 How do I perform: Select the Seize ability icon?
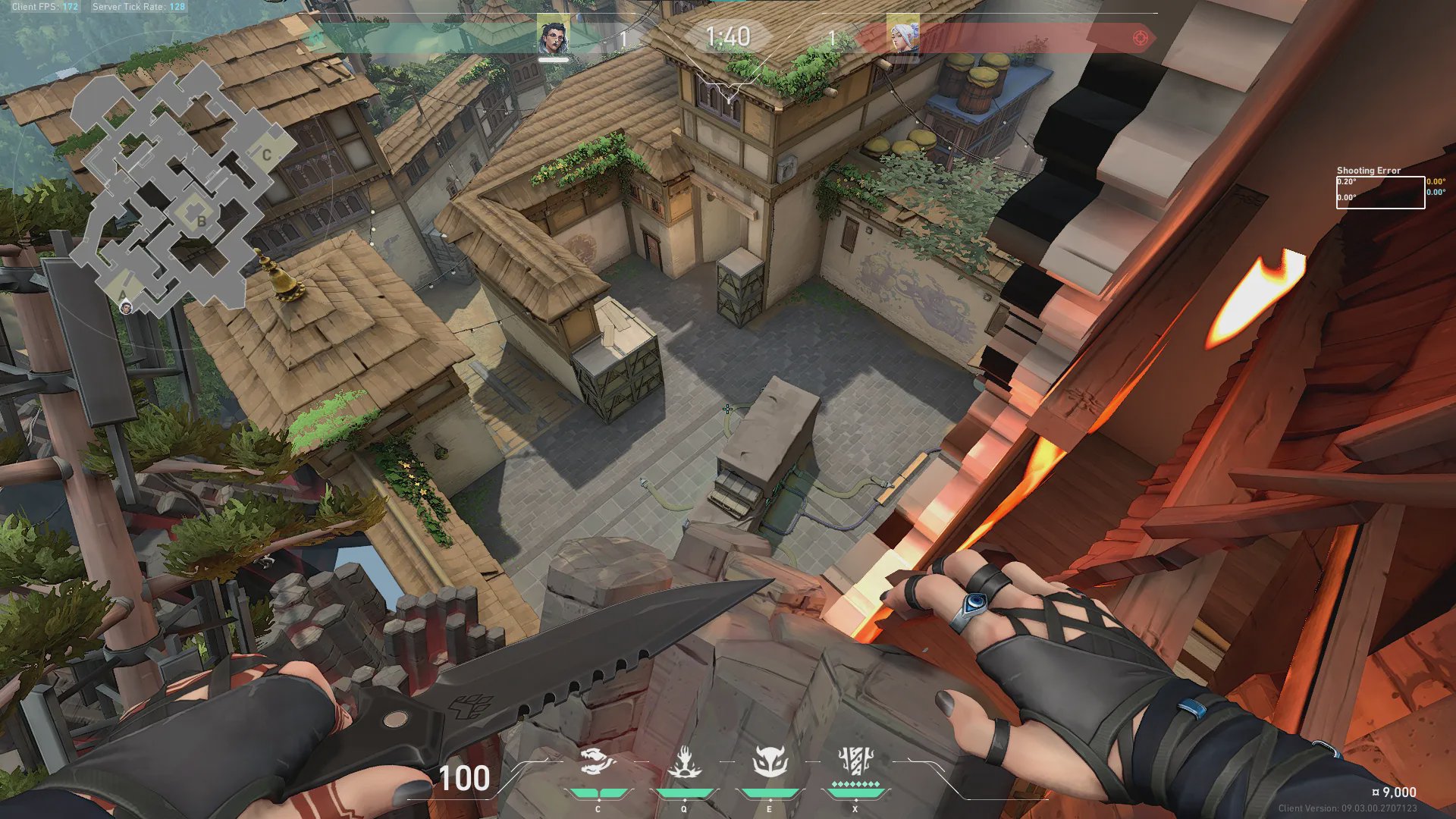pyautogui.click(x=684, y=762)
